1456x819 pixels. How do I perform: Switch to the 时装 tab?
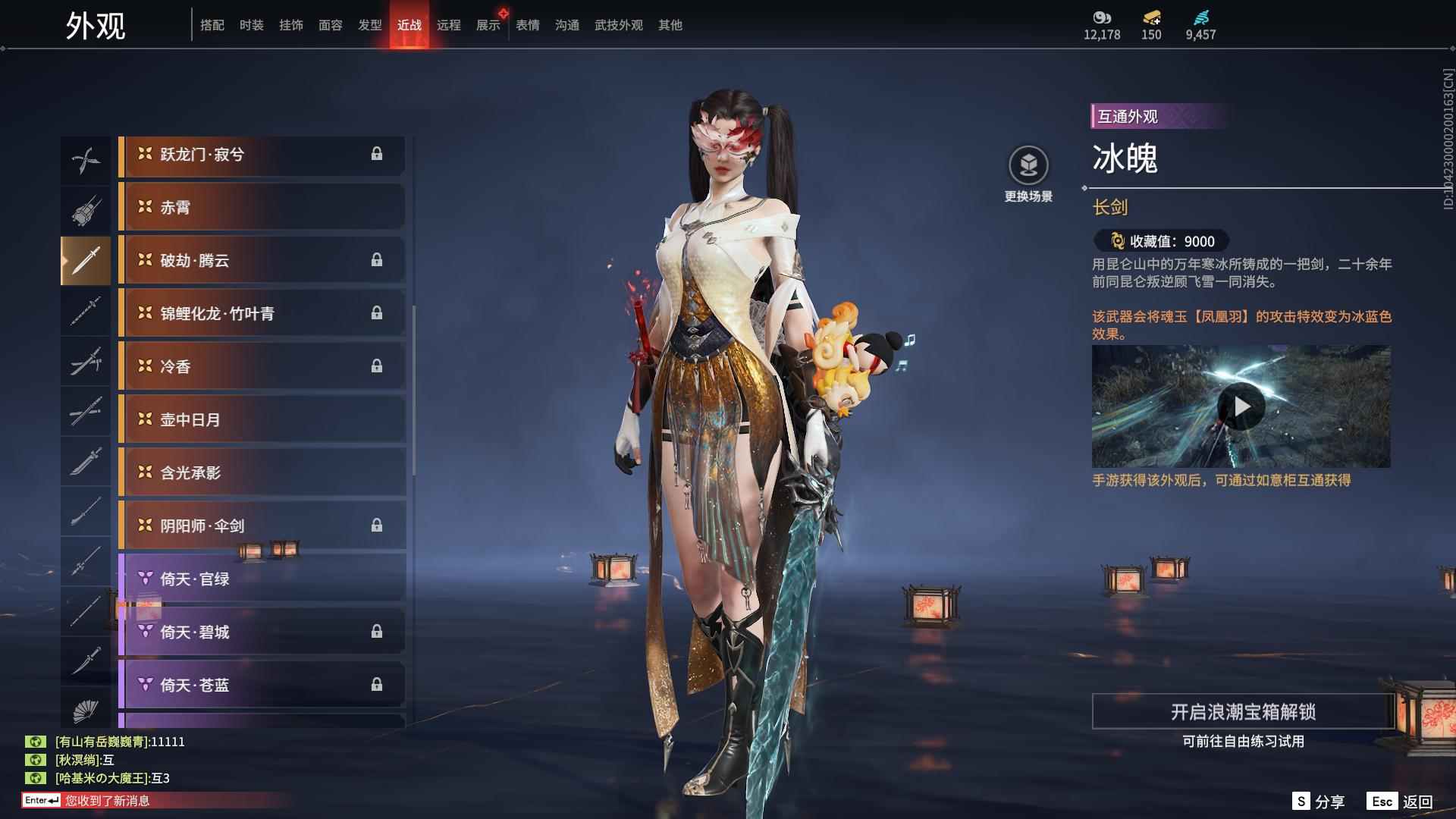[x=251, y=25]
